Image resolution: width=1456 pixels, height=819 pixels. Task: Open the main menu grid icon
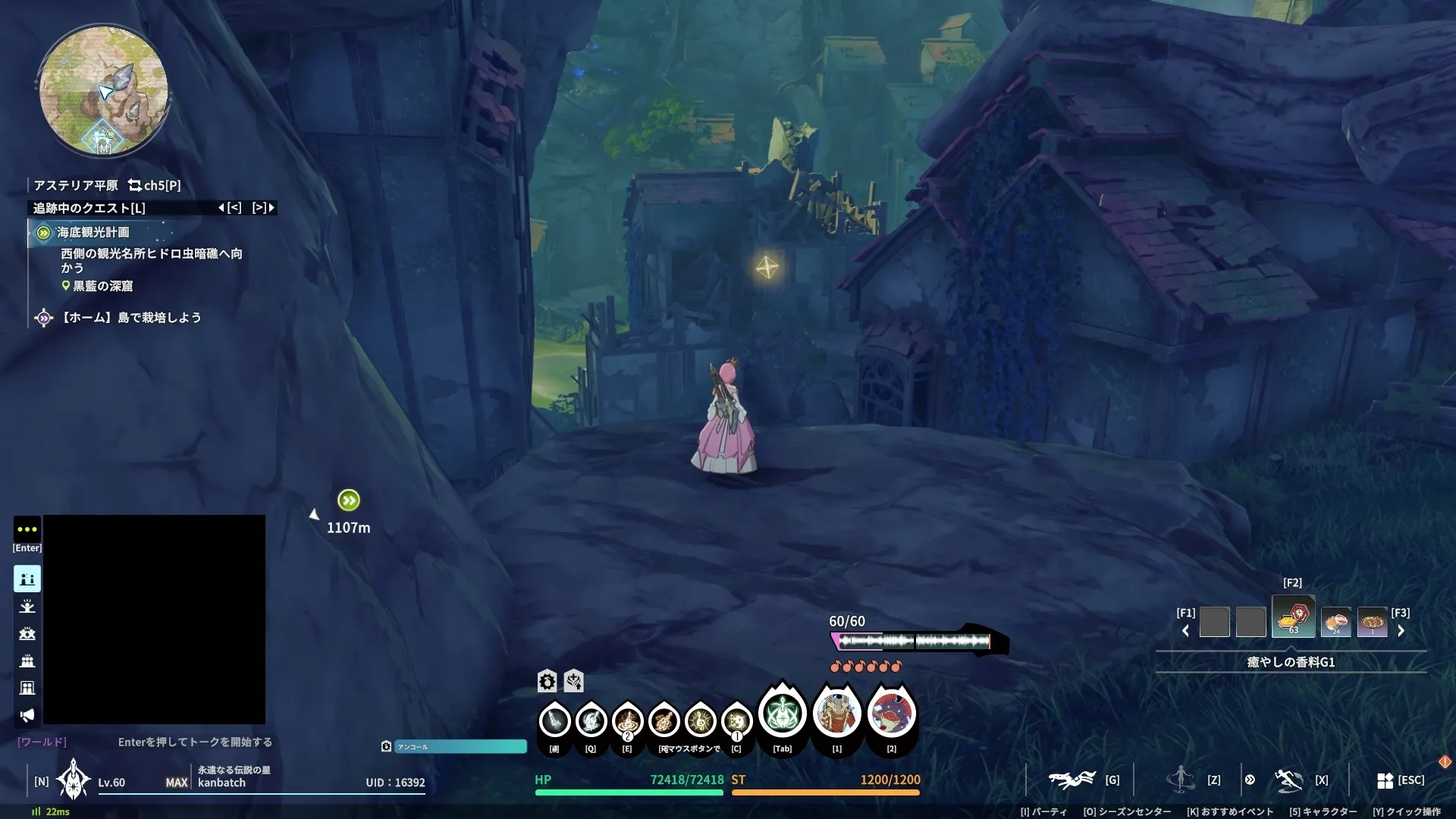[x=1385, y=780]
